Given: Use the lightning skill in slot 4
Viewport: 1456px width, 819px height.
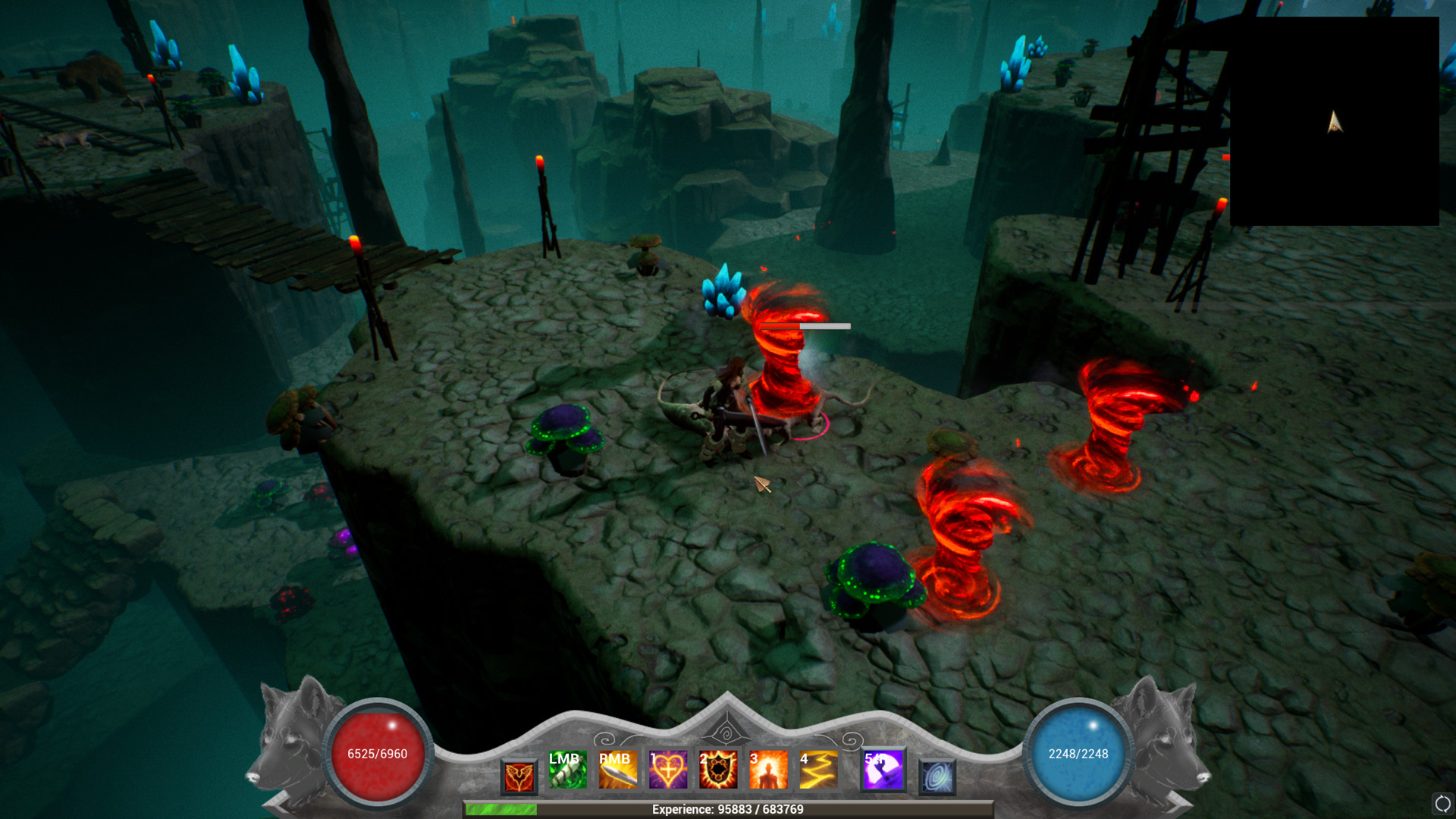Looking at the screenshot, I should pos(818,770).
